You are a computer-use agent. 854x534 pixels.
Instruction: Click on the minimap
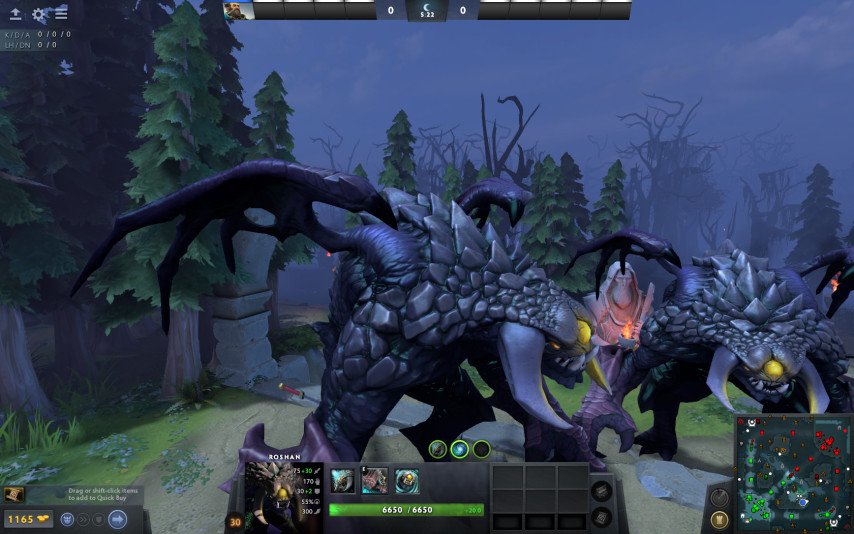tap(793, 472)
